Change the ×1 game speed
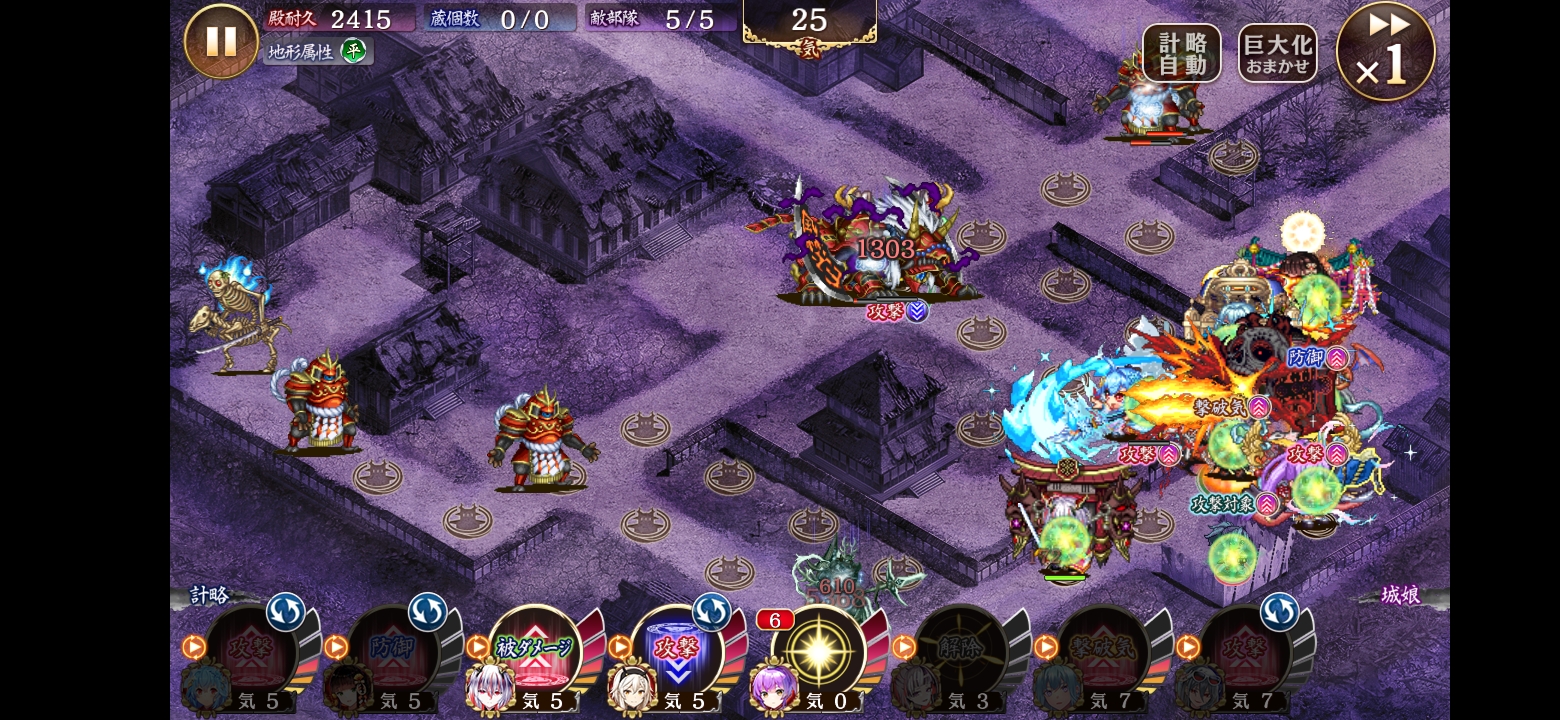 pos(1385,52)
